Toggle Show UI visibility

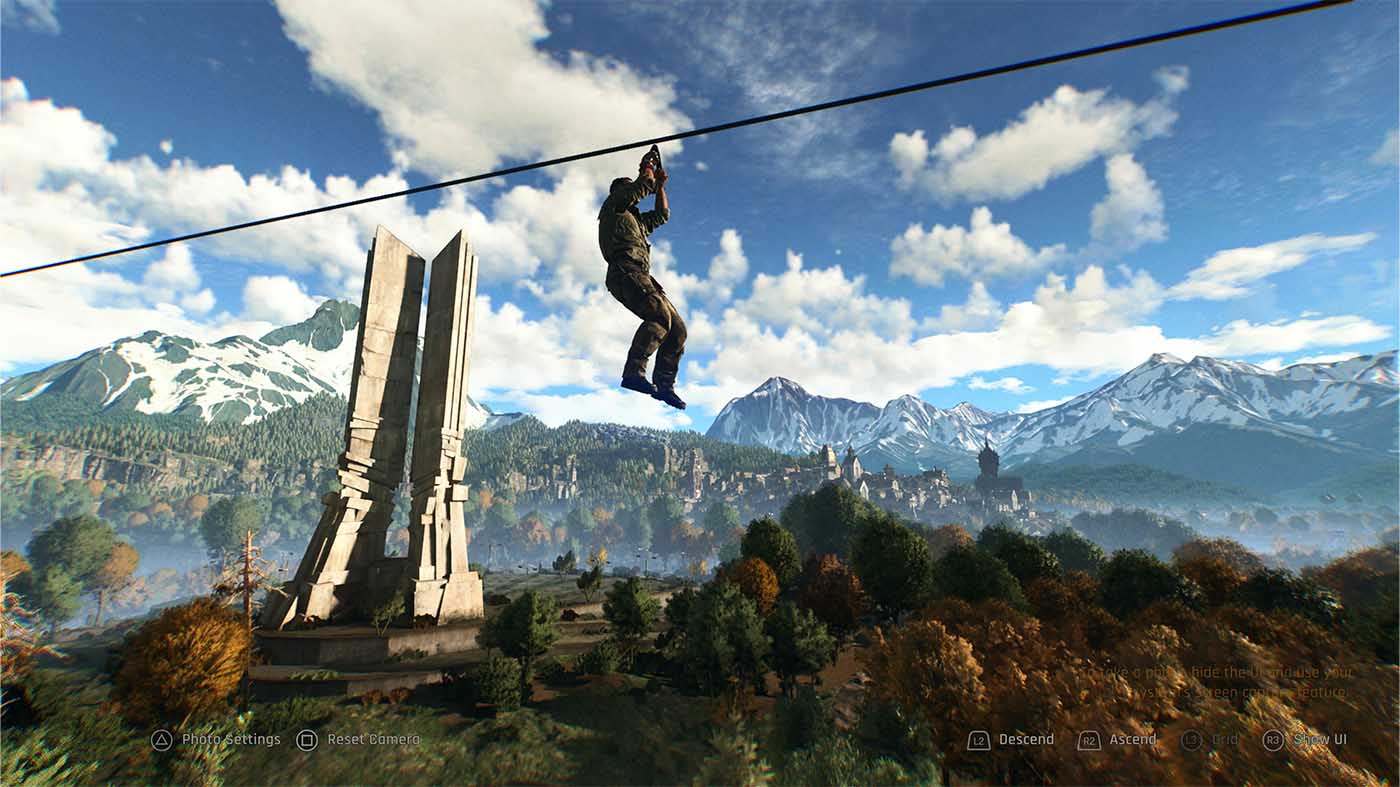(1320, 740)
